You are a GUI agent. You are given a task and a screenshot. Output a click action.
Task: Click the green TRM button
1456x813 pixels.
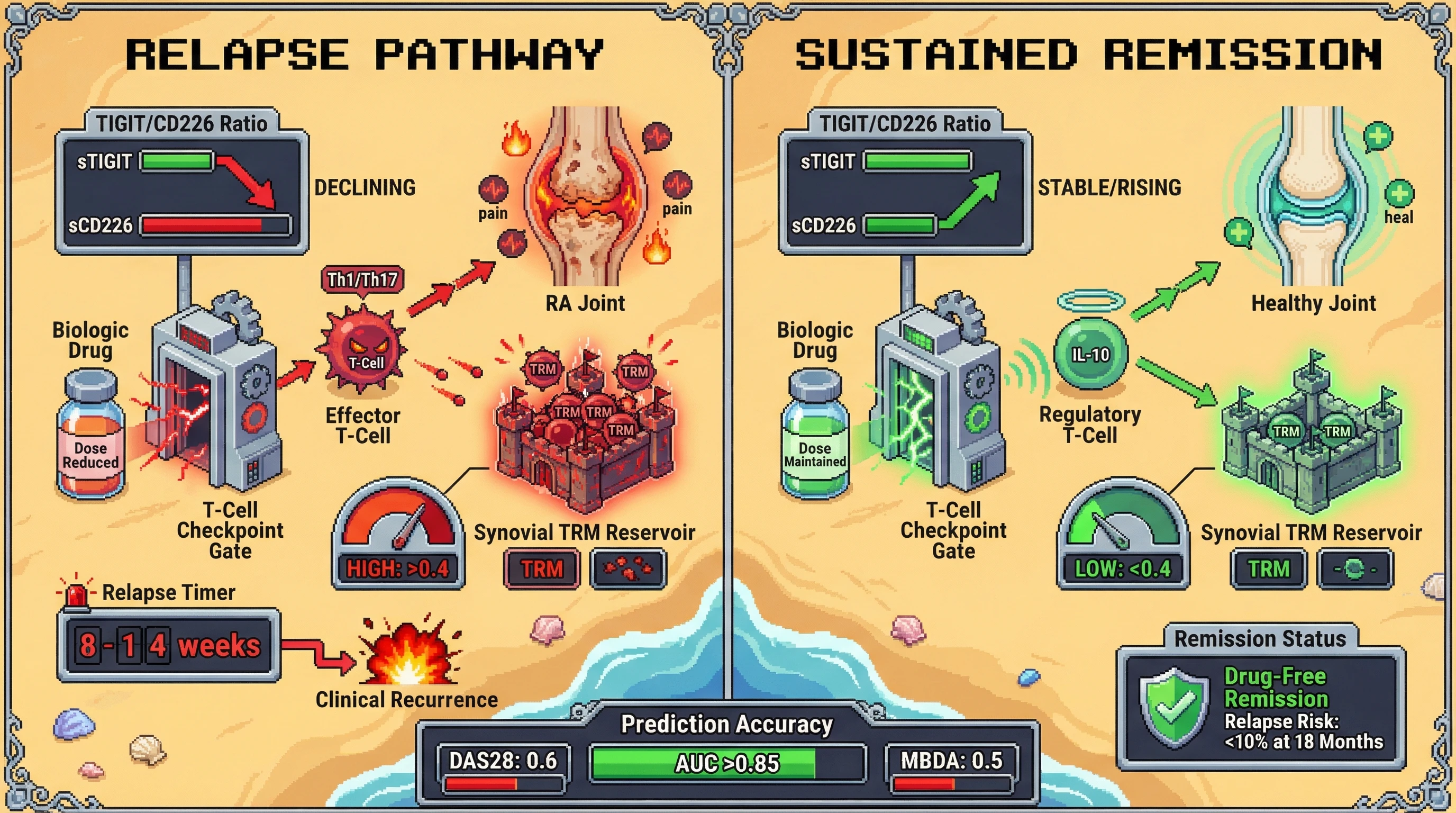tap(1268, 568)
